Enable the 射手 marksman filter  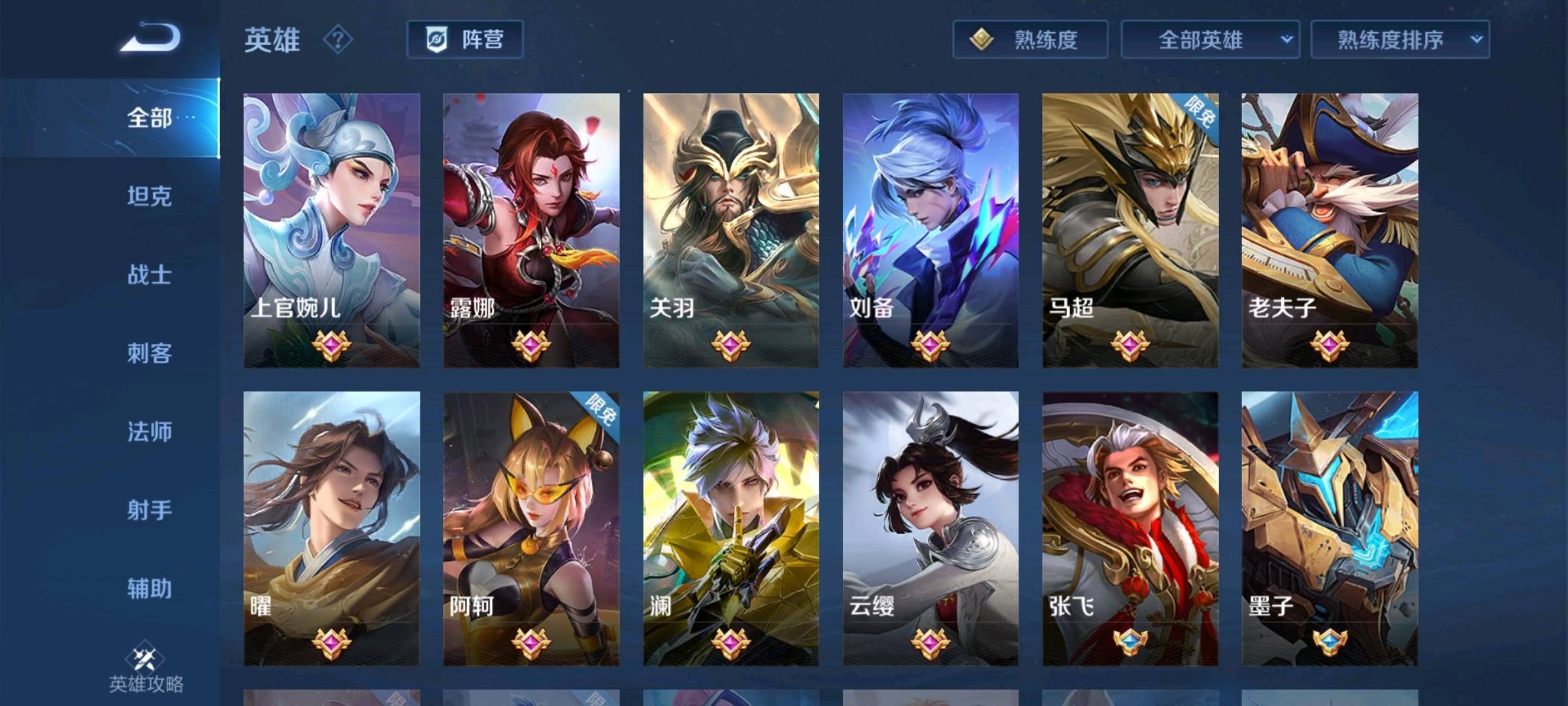[x=148, y=511]
